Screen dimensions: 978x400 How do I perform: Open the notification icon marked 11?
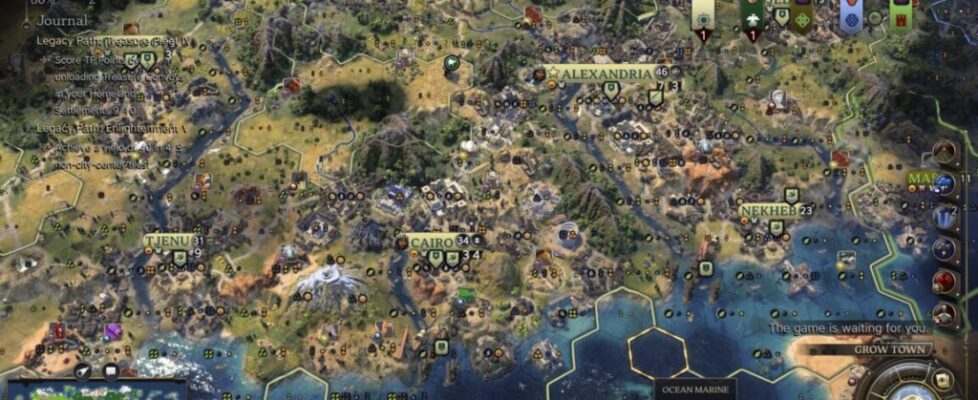945,184
